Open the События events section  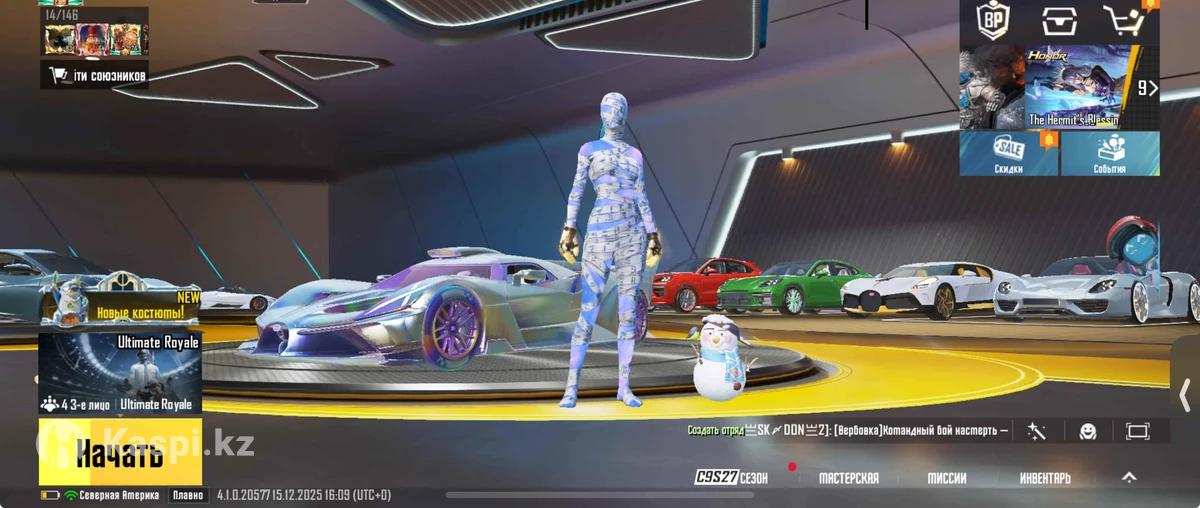click(1110, 154)
